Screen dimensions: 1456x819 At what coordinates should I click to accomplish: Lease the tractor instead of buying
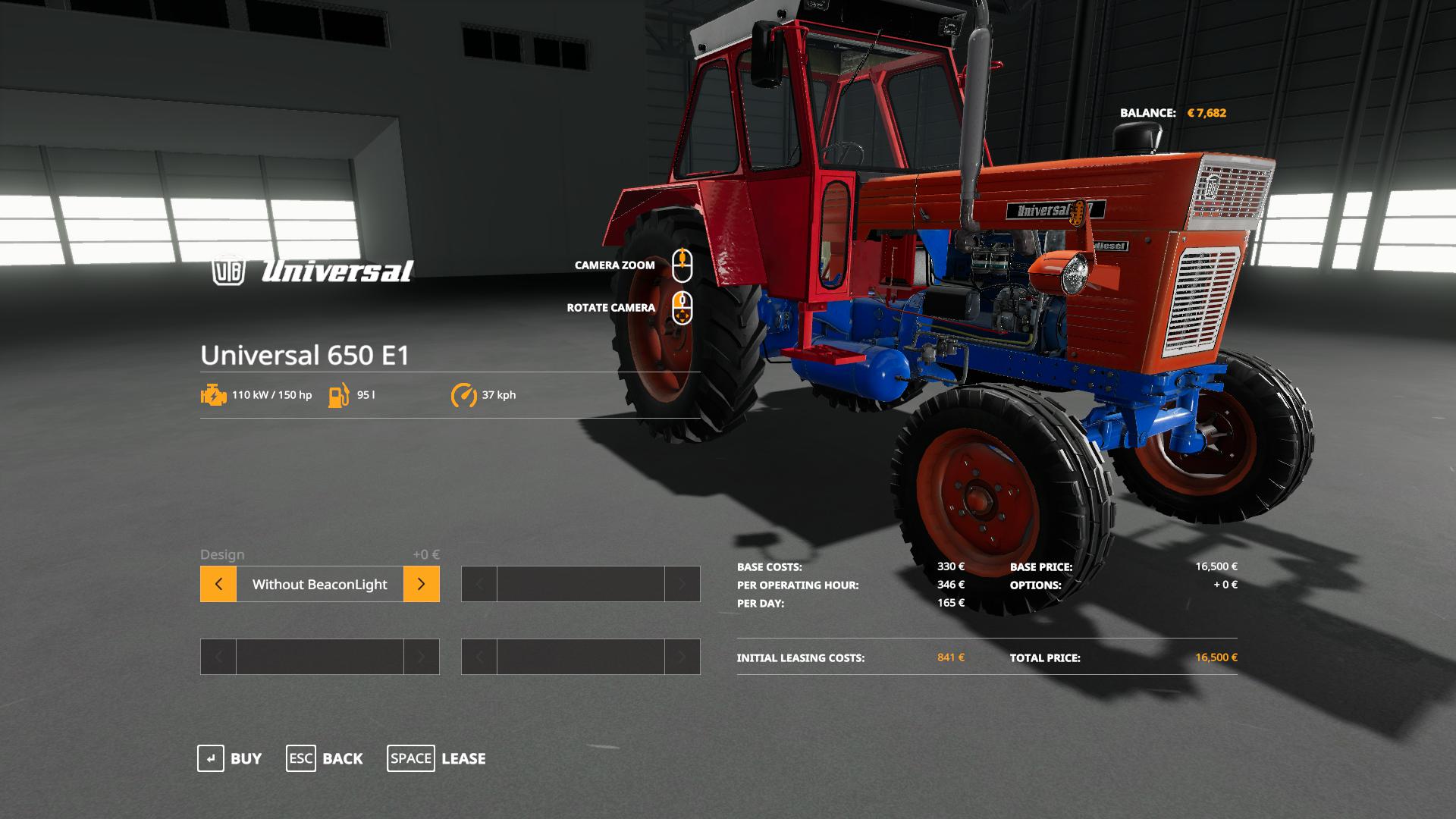click(x=437, y=758)
